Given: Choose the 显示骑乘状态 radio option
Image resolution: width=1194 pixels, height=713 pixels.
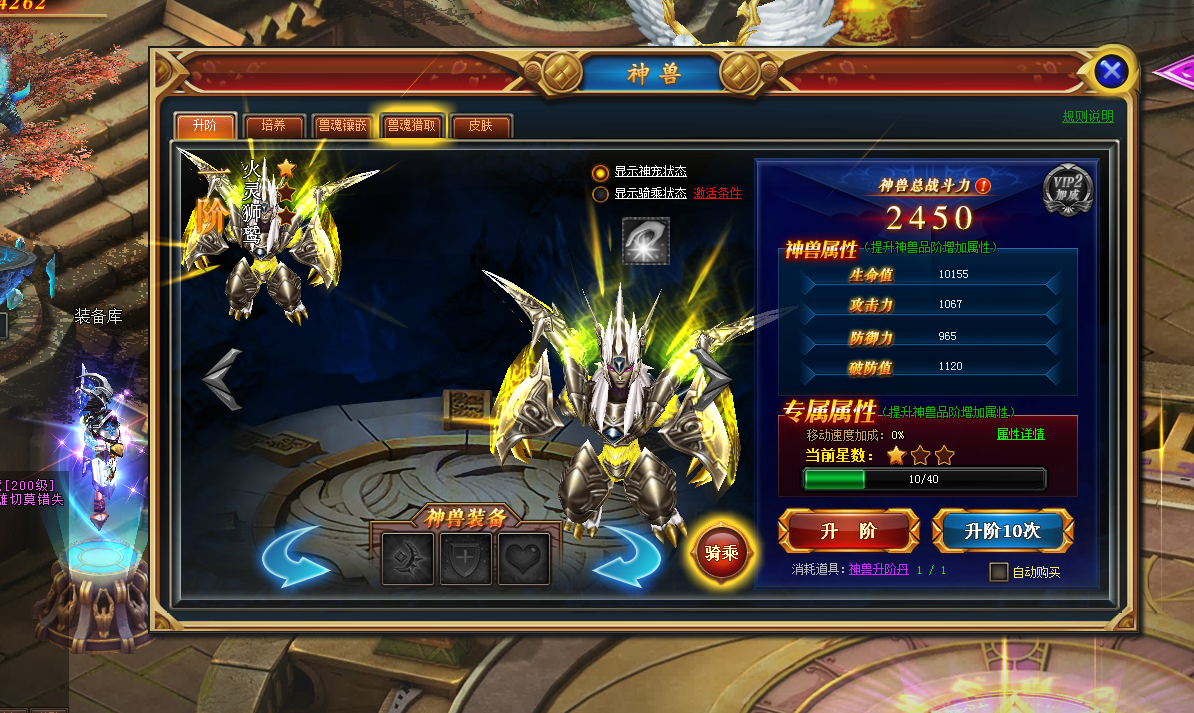Looking at the screenshot, I should (600, 194).
